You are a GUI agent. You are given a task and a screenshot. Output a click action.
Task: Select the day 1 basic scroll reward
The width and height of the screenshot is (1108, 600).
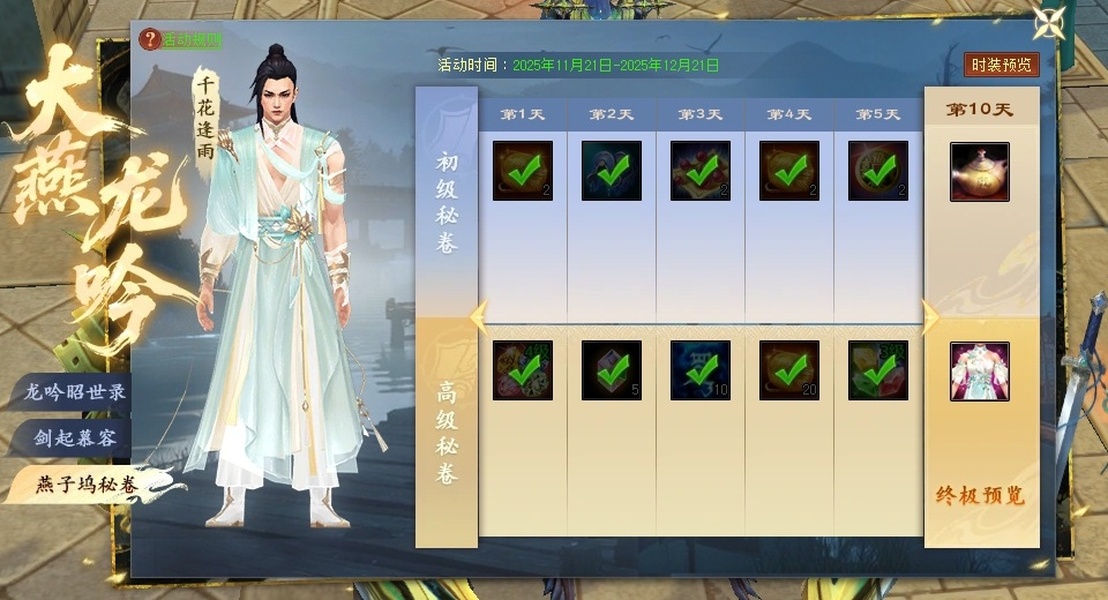(x=522, y=171)
